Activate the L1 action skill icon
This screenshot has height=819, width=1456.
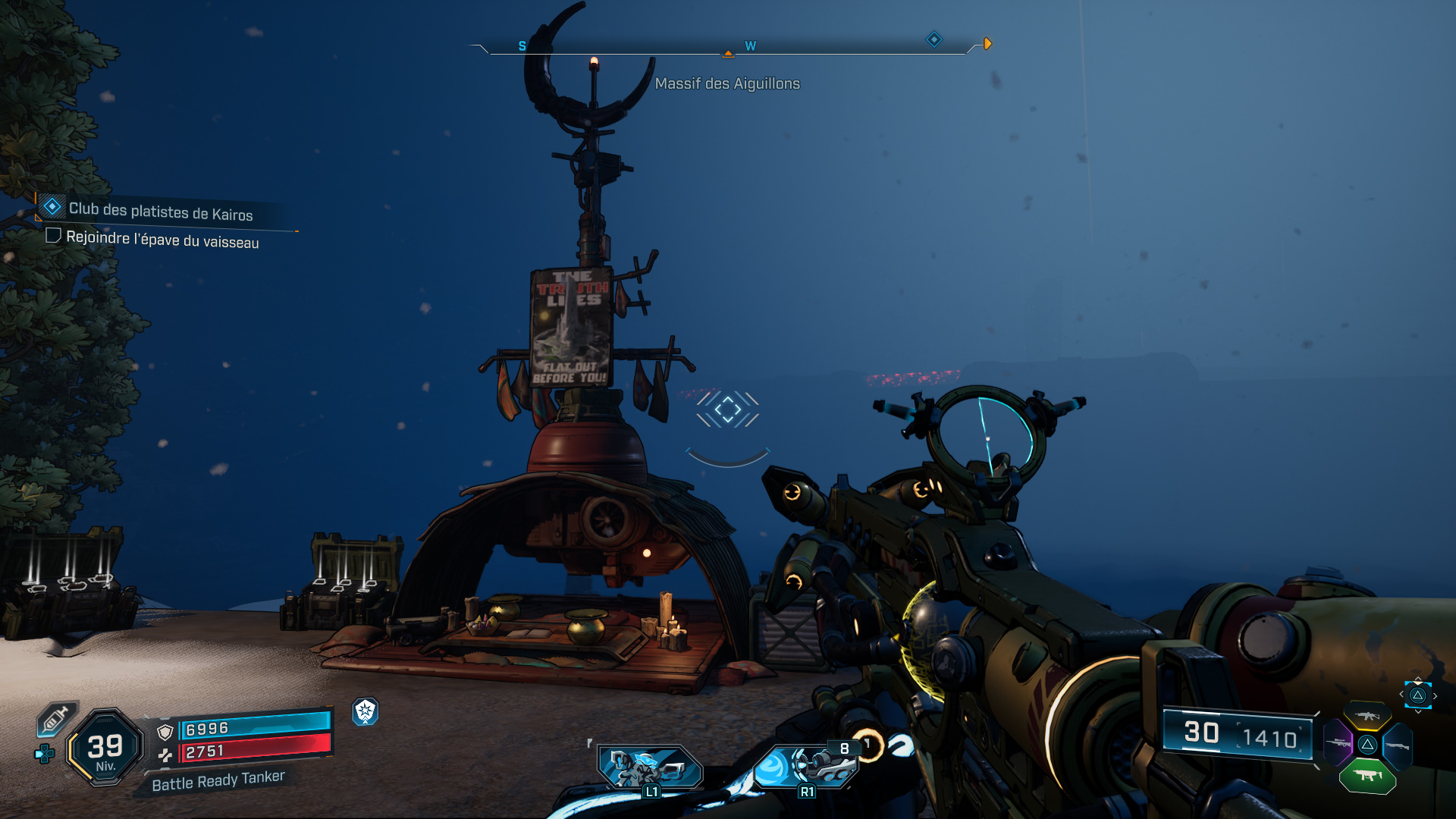click(x=650, y=767)
